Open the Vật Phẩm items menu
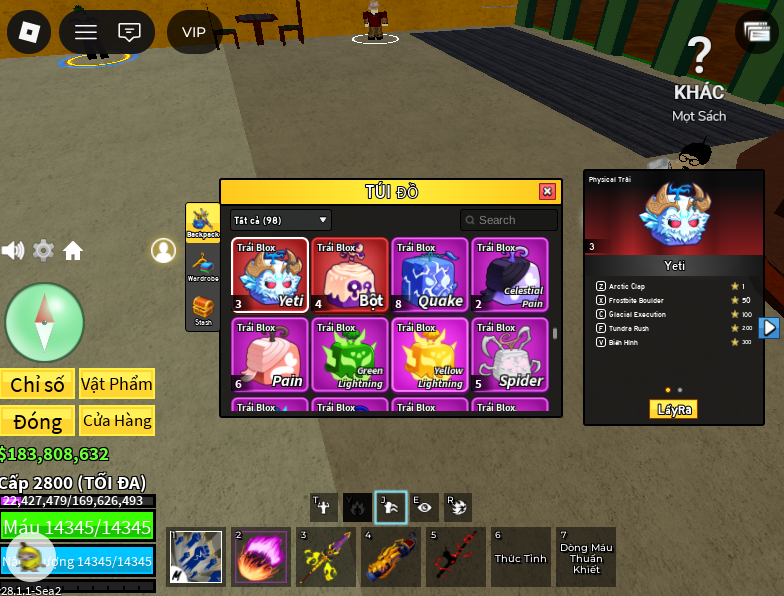Screen dimensions: 784x596 [x=117, y=384]
